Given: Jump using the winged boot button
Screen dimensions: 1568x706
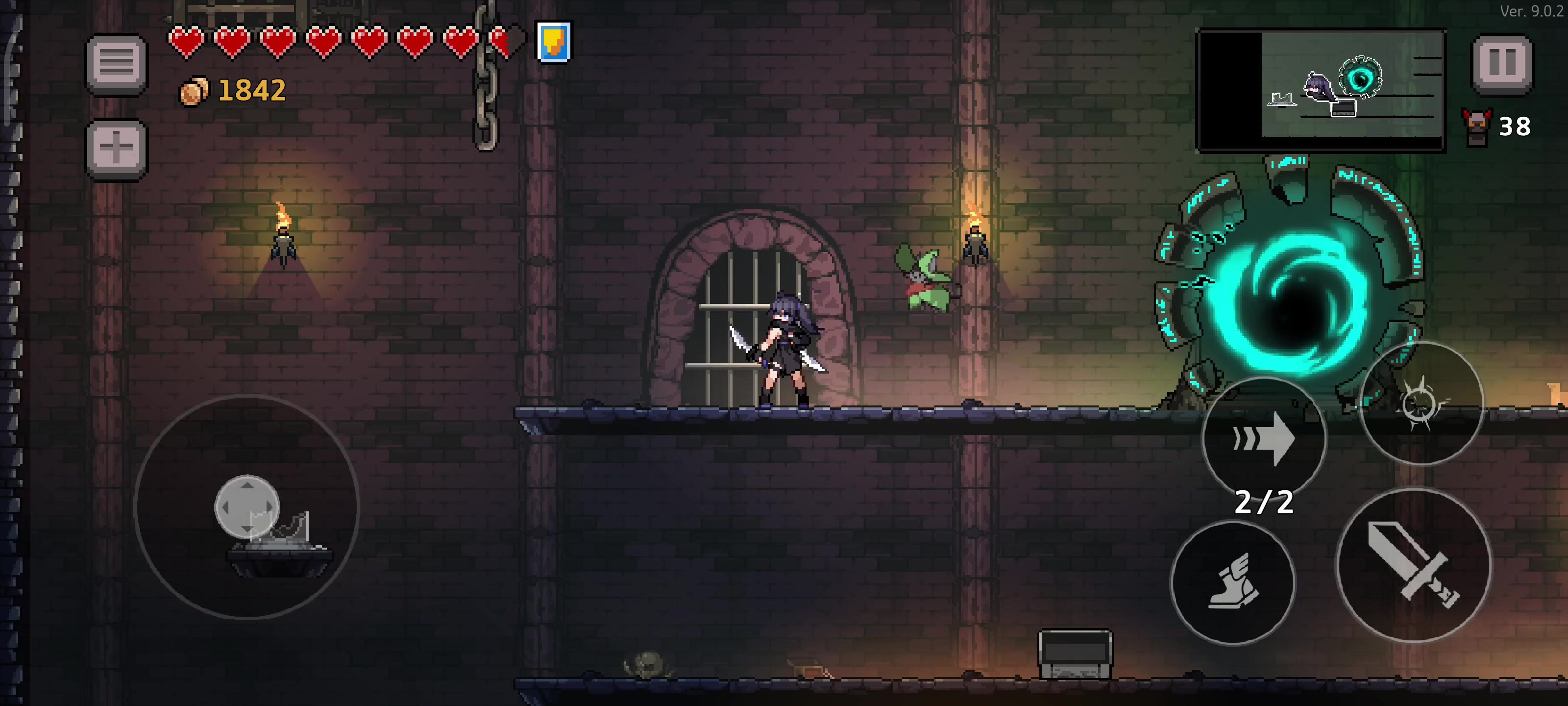Looking at the screenshot, I should pos(1233,582).
